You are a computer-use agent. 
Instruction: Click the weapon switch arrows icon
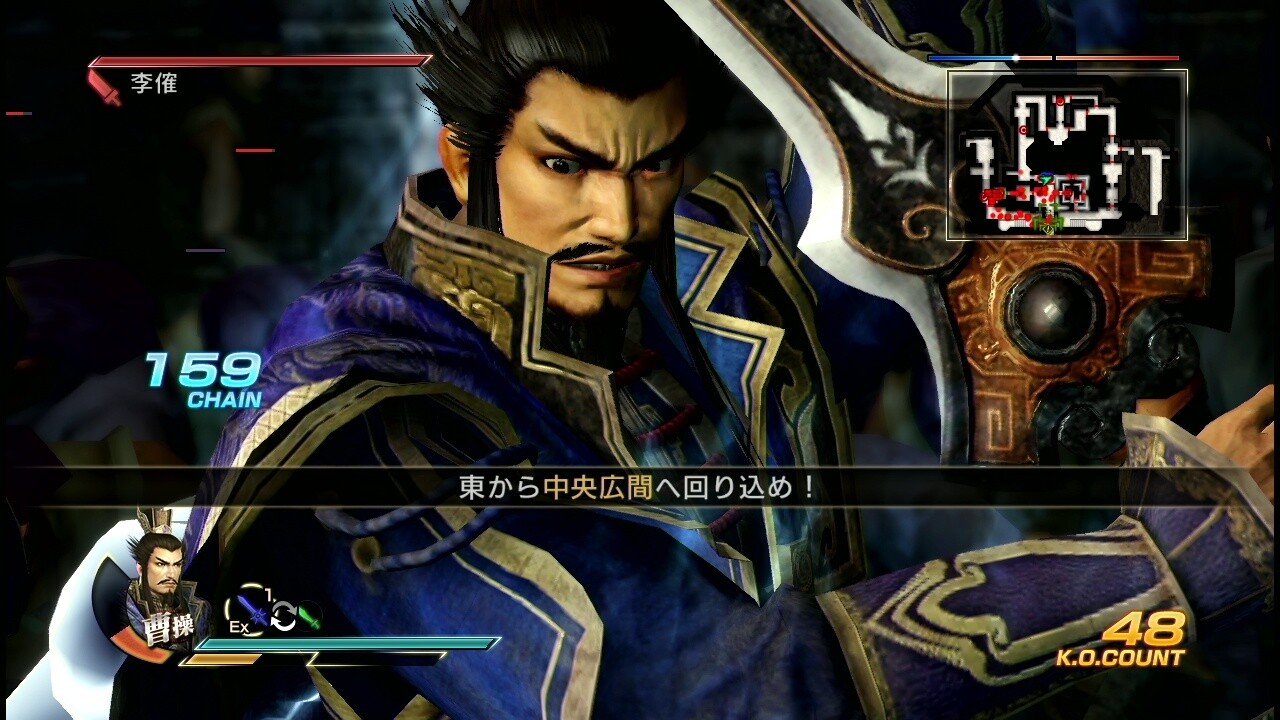(x=283, y=616)
